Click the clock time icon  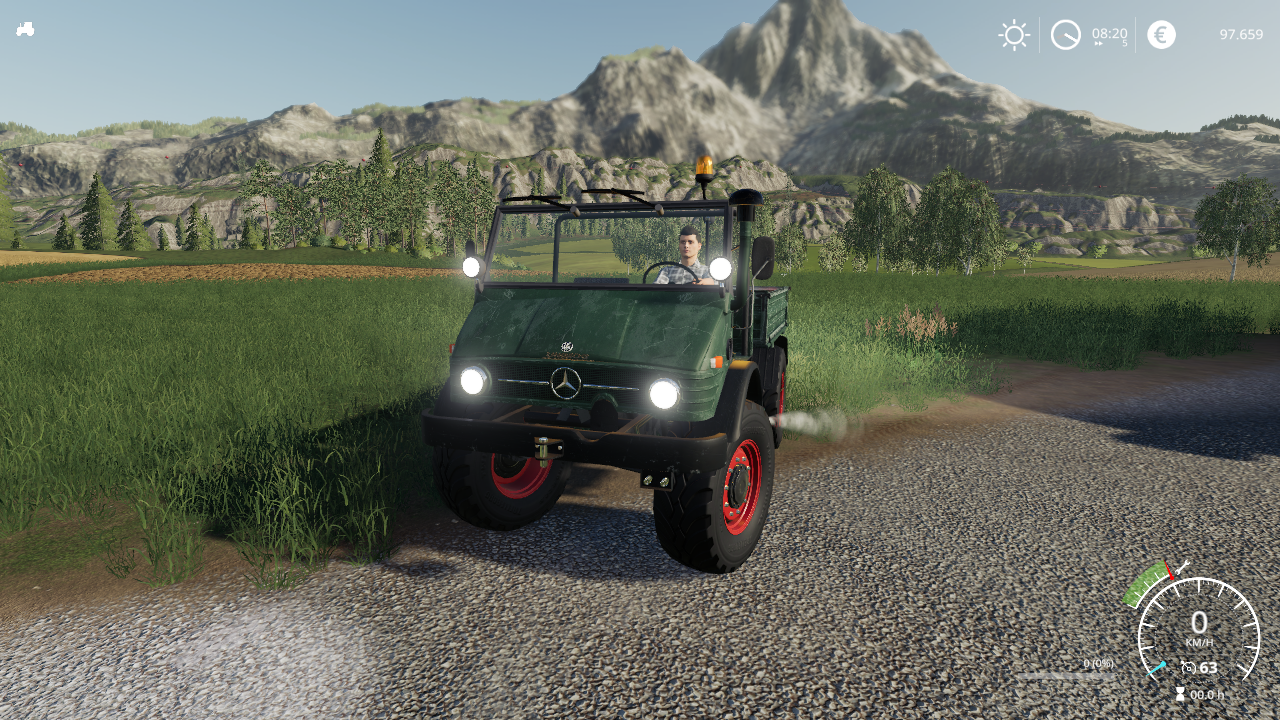click(x=1065, y=35)
